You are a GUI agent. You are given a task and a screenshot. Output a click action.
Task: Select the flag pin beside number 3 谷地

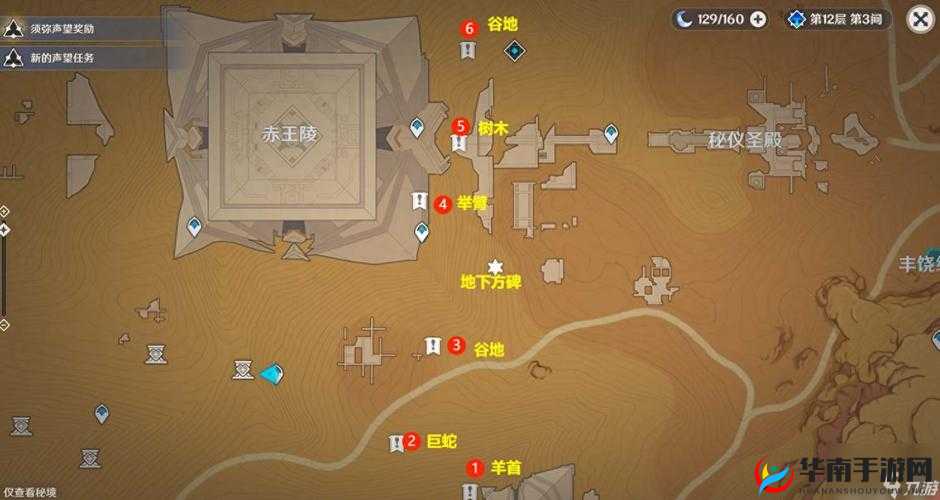click(432, 346)
